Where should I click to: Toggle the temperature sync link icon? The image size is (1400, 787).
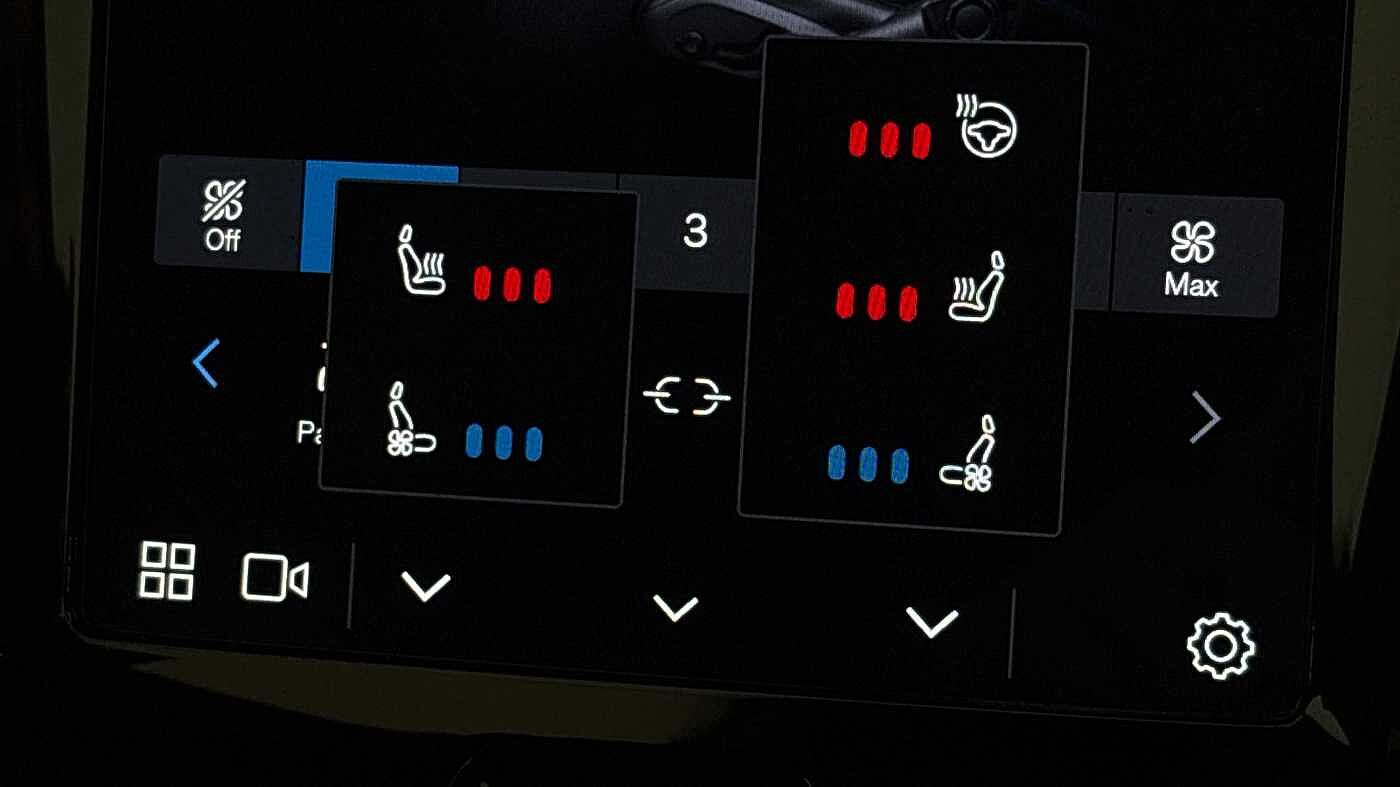point(686,397)
